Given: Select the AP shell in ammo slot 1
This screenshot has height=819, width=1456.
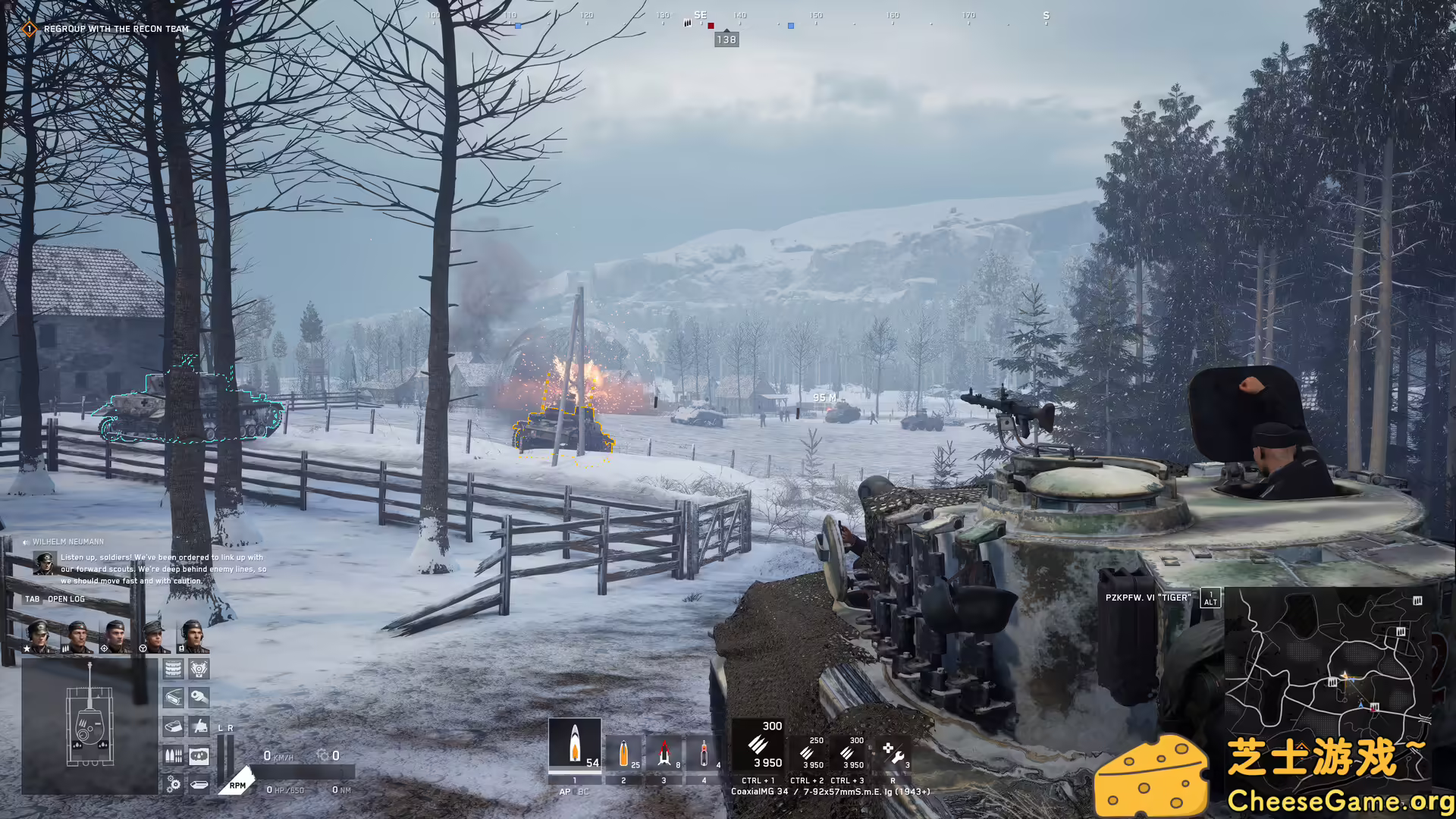Looking at the screenshot, I should [575, 748].
